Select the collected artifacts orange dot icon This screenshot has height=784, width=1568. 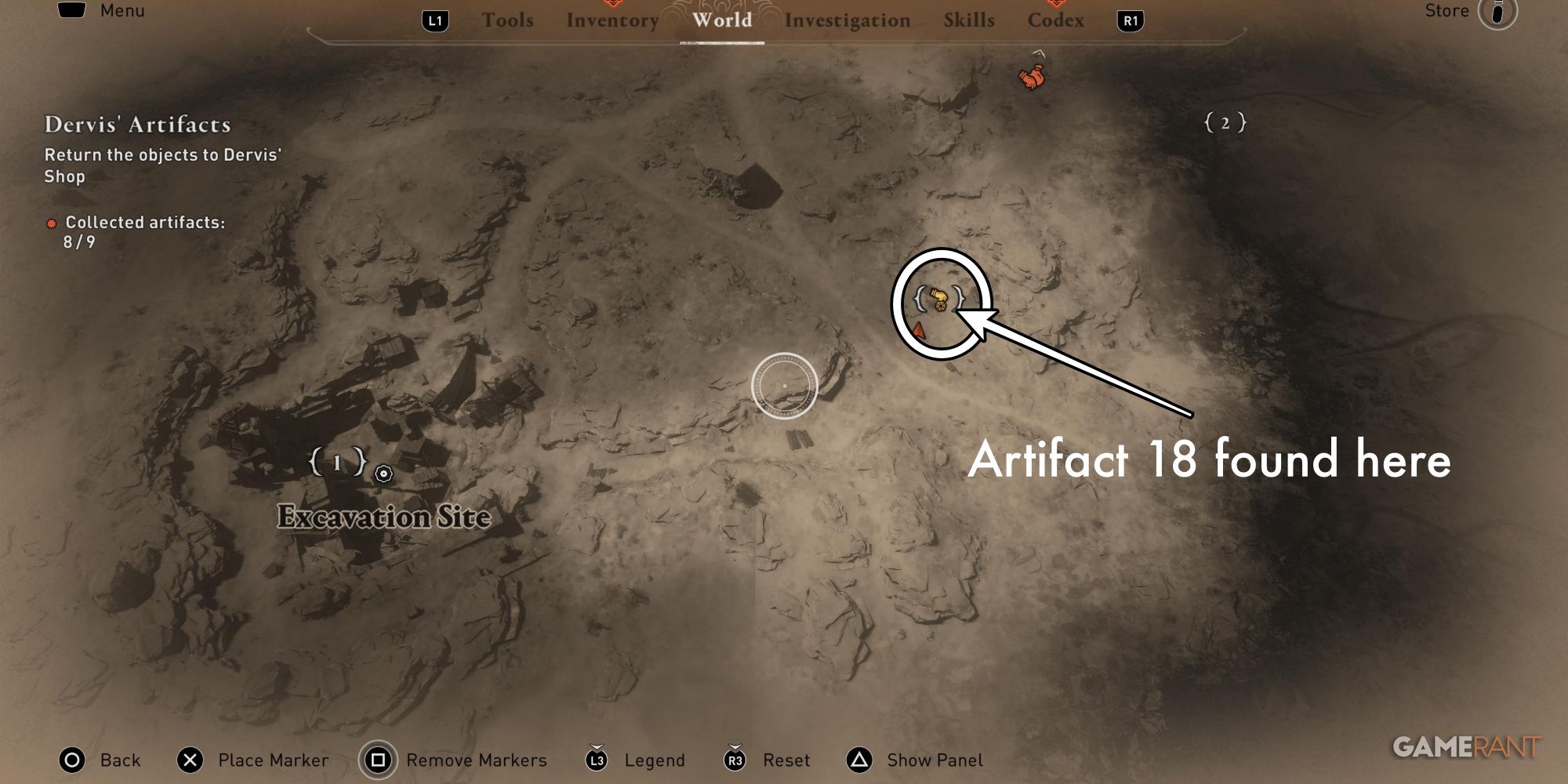tap(52, 223)
